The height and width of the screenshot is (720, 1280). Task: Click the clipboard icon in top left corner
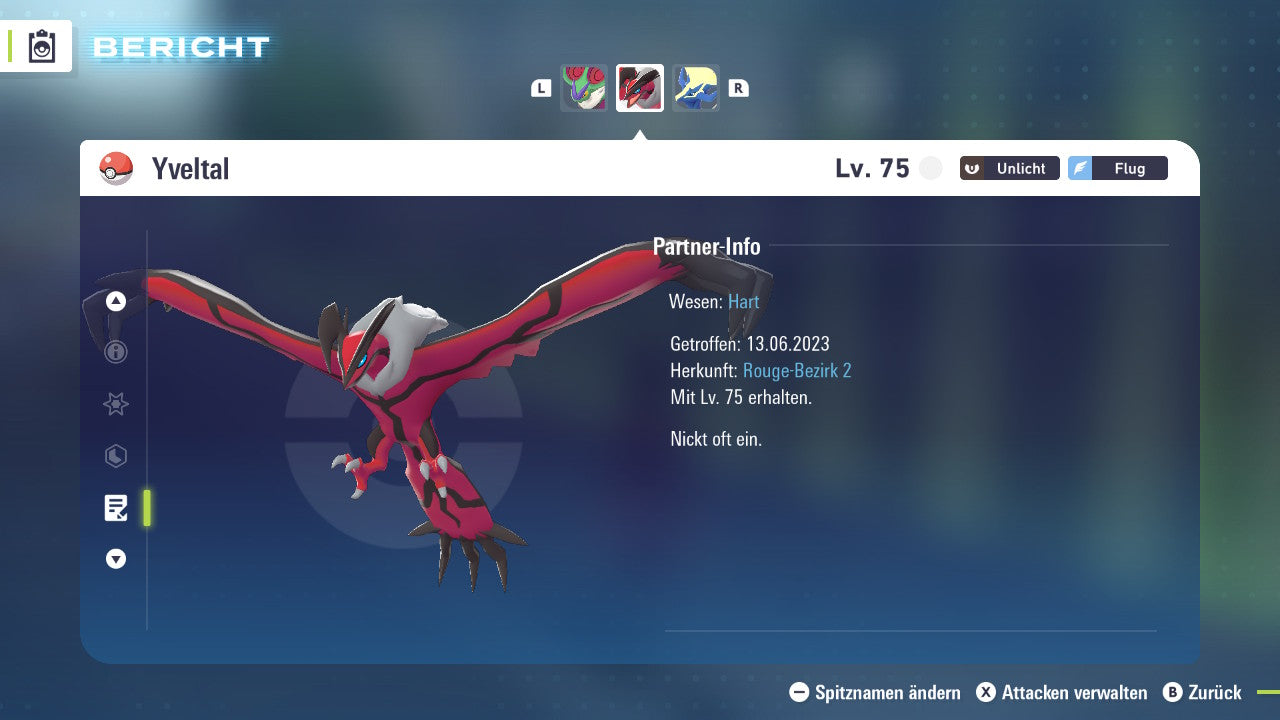[x=39, y=45]
